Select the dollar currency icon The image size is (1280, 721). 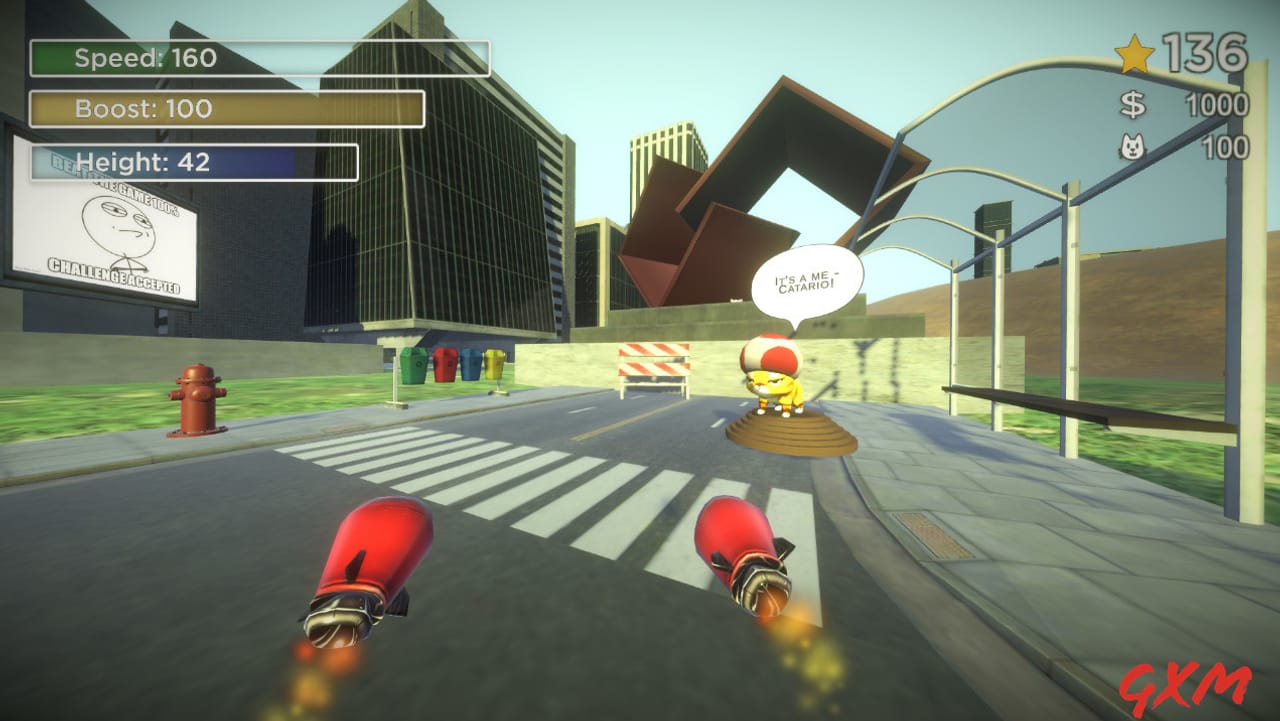1133,102
